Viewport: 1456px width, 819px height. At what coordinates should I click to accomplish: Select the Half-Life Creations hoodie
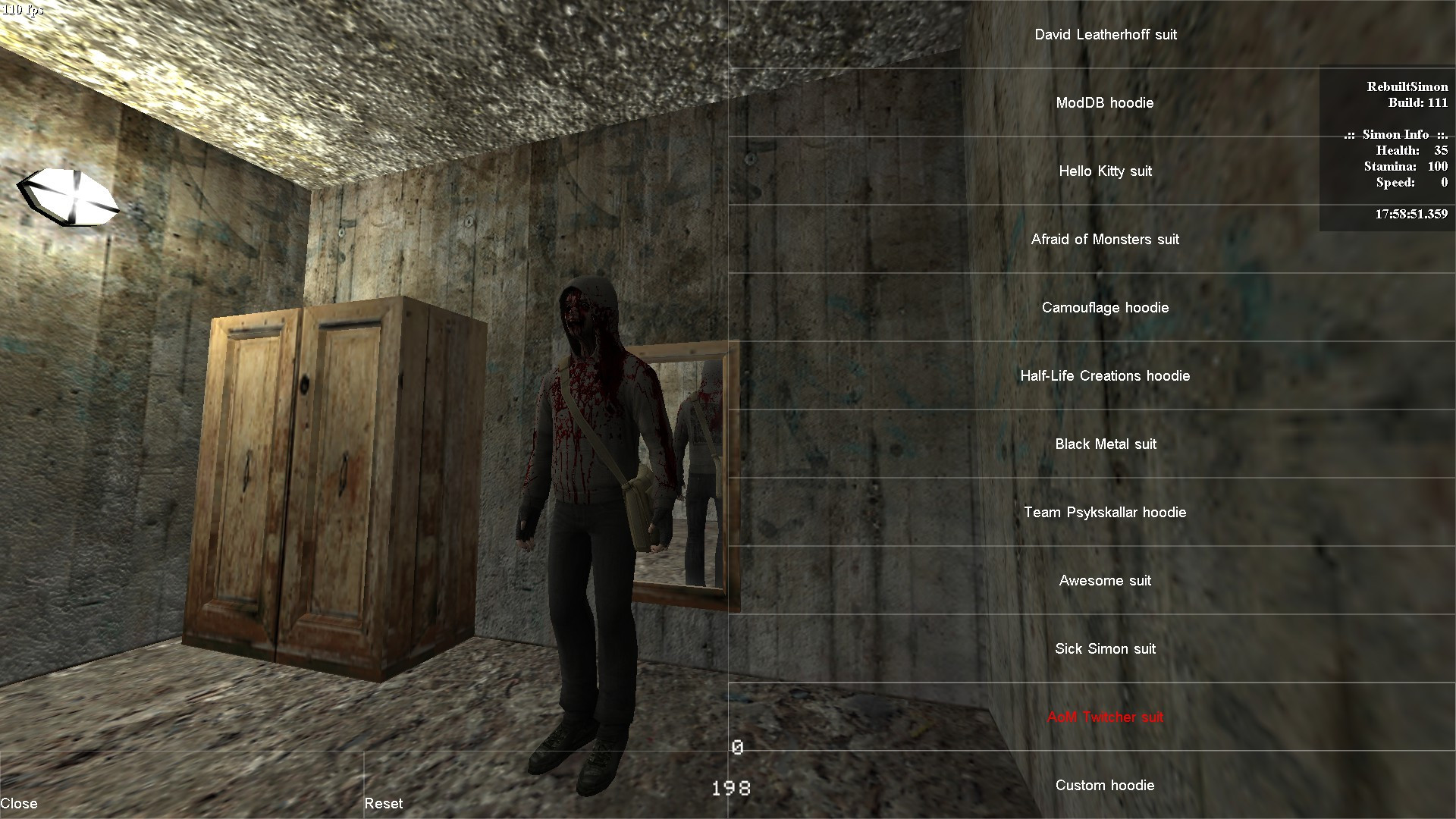[x=1105, y=375]
